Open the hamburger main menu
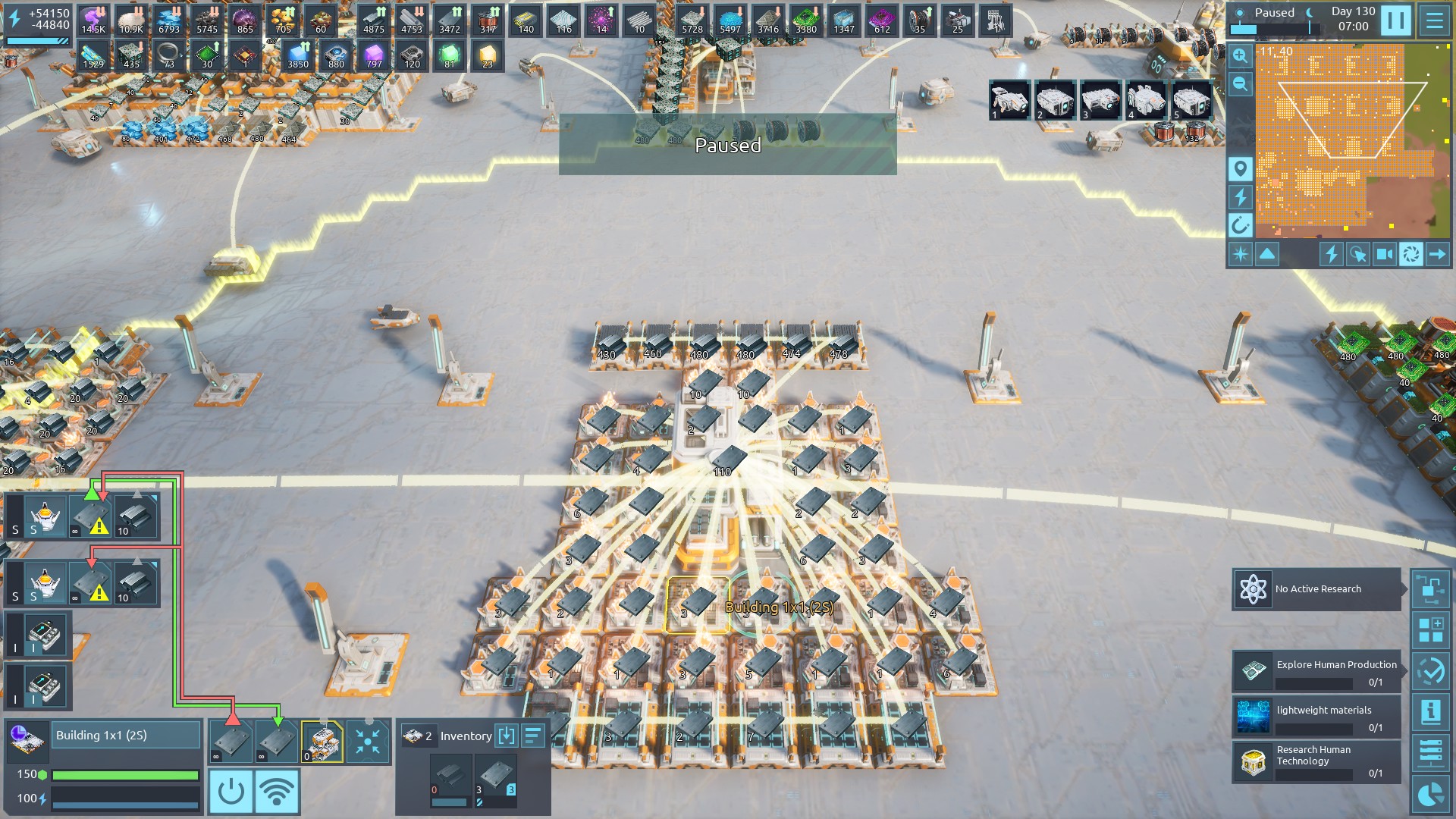This screenshot has height=819, width=1456. tap(1435, 20)
